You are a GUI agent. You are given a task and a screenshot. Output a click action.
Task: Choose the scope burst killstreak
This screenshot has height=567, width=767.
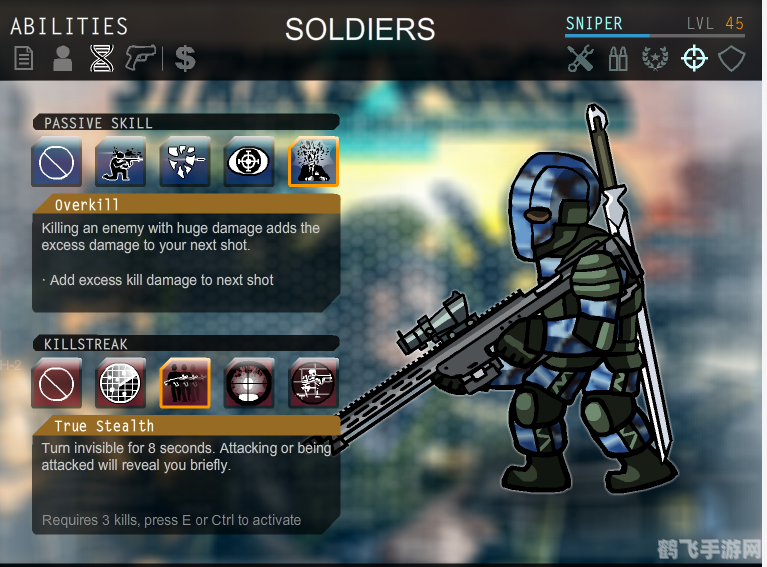tap(249, 383)
